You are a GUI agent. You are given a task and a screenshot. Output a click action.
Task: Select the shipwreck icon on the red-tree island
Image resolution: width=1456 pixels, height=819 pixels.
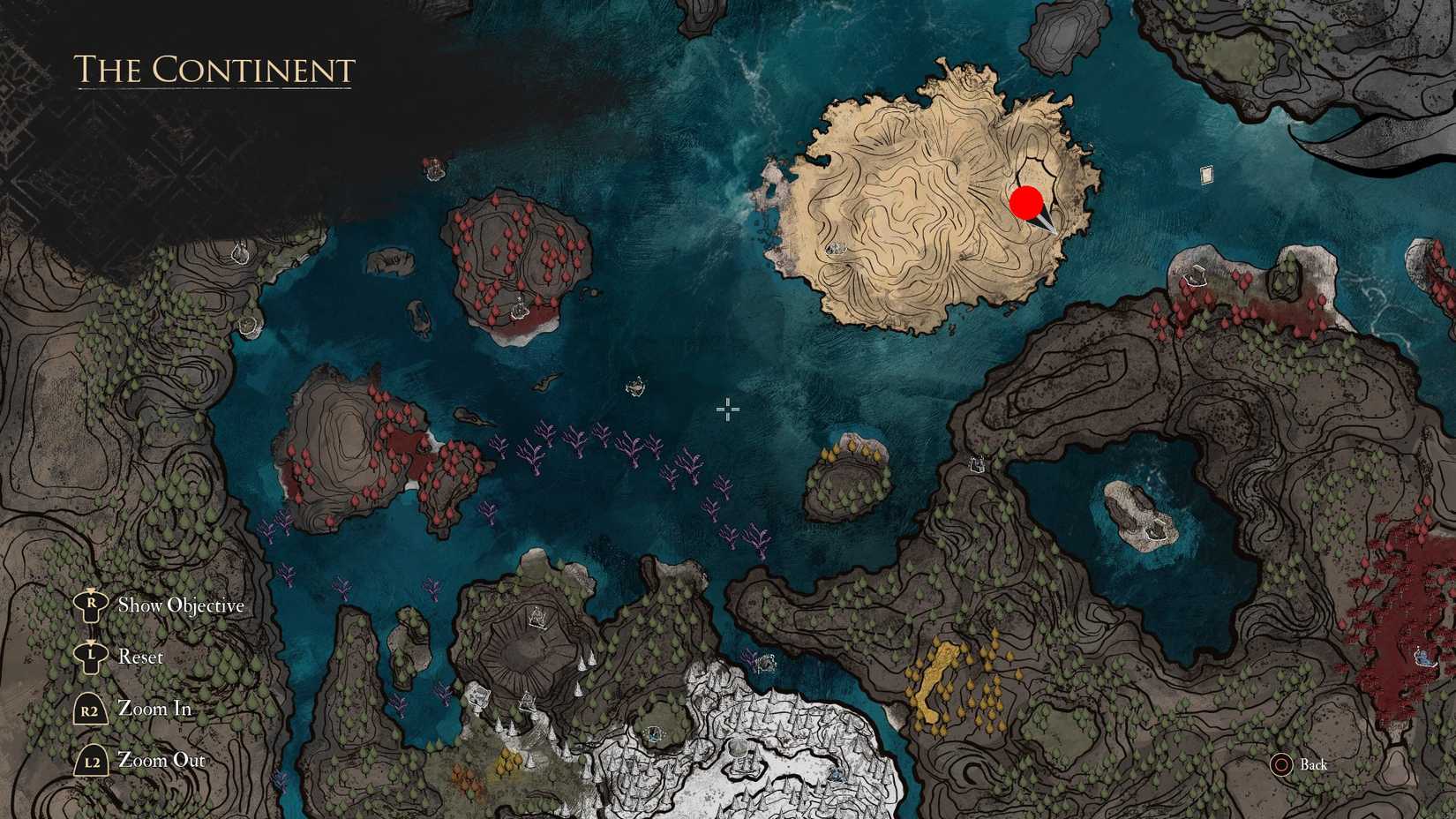click(520, 308)
